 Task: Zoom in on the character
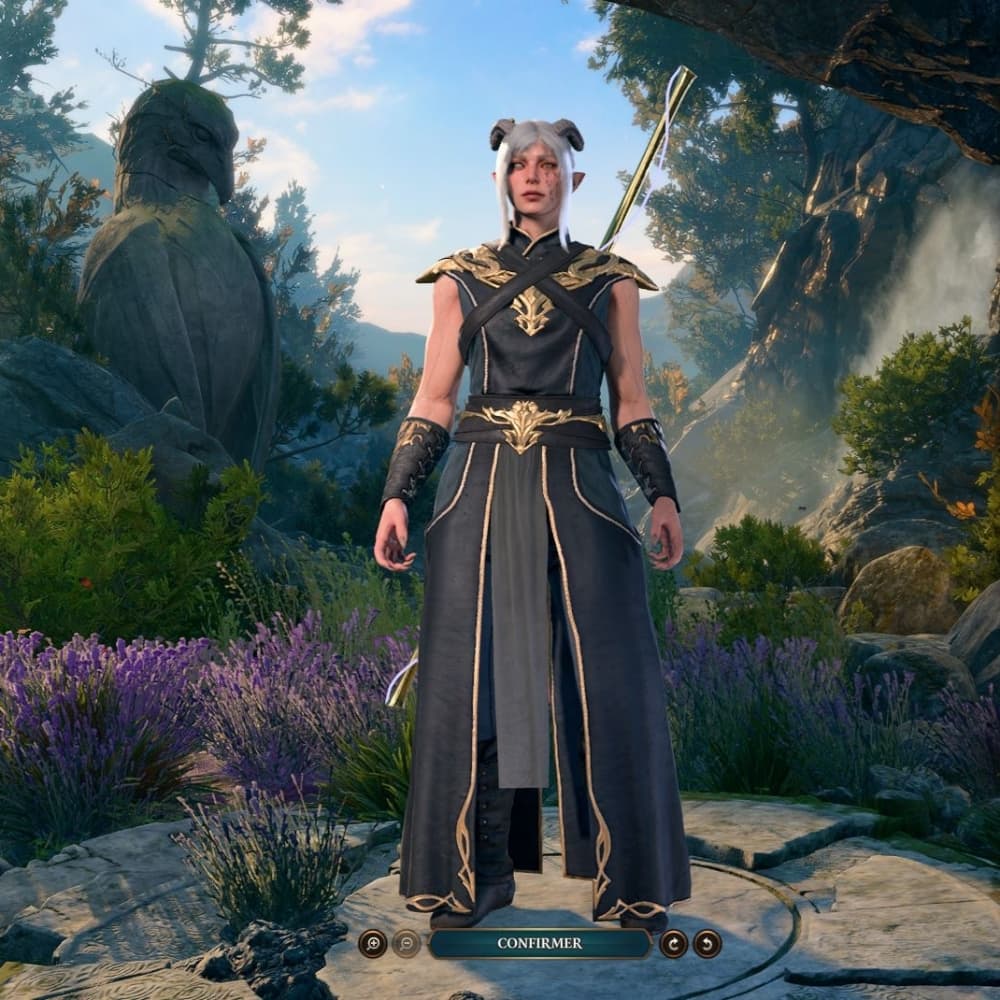pyautogui.click(x=372, y=943)
